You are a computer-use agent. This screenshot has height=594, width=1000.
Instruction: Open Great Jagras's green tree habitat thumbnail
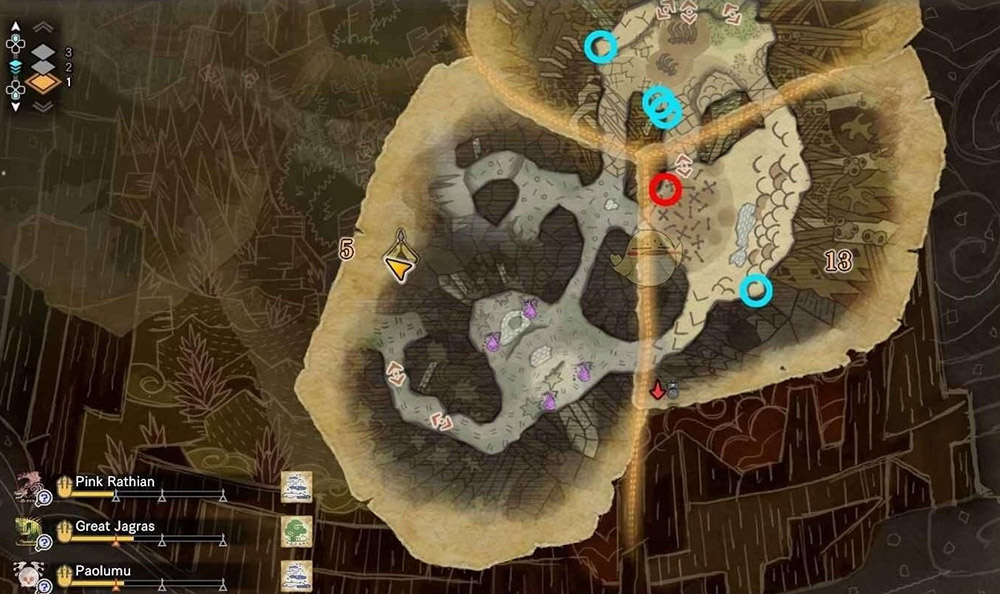click(x=296, y=531)
